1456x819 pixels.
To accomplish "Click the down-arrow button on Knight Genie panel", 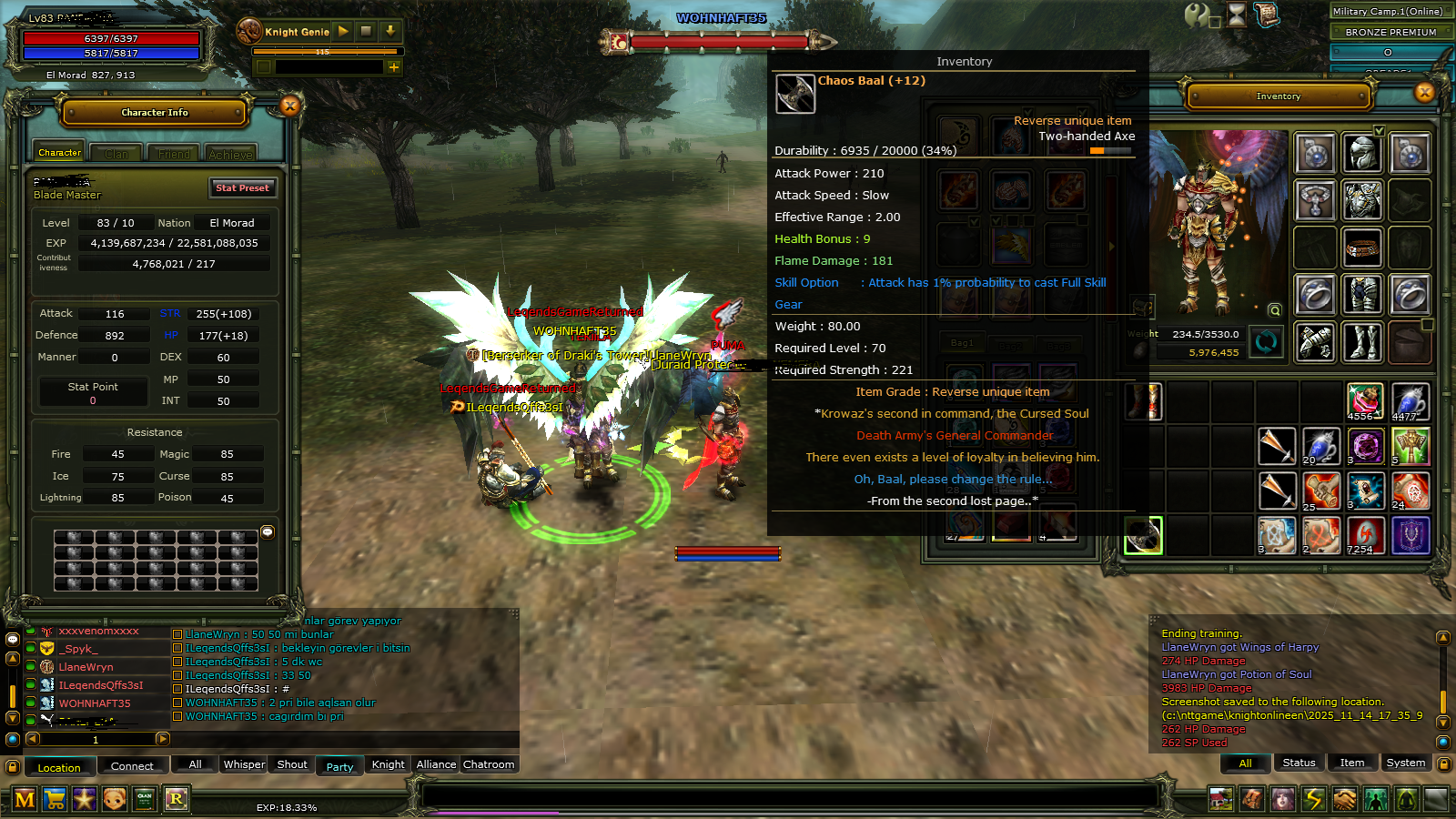I will pyautogui.click(x=391, y=31).
